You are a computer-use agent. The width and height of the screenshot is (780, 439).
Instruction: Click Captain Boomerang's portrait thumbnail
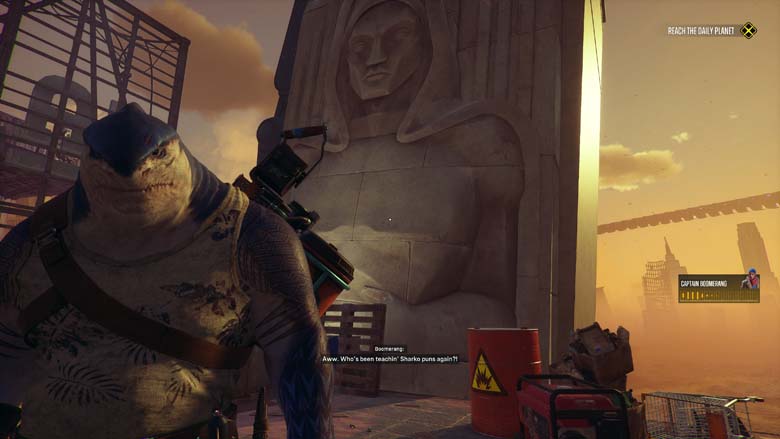click(749, 282)
